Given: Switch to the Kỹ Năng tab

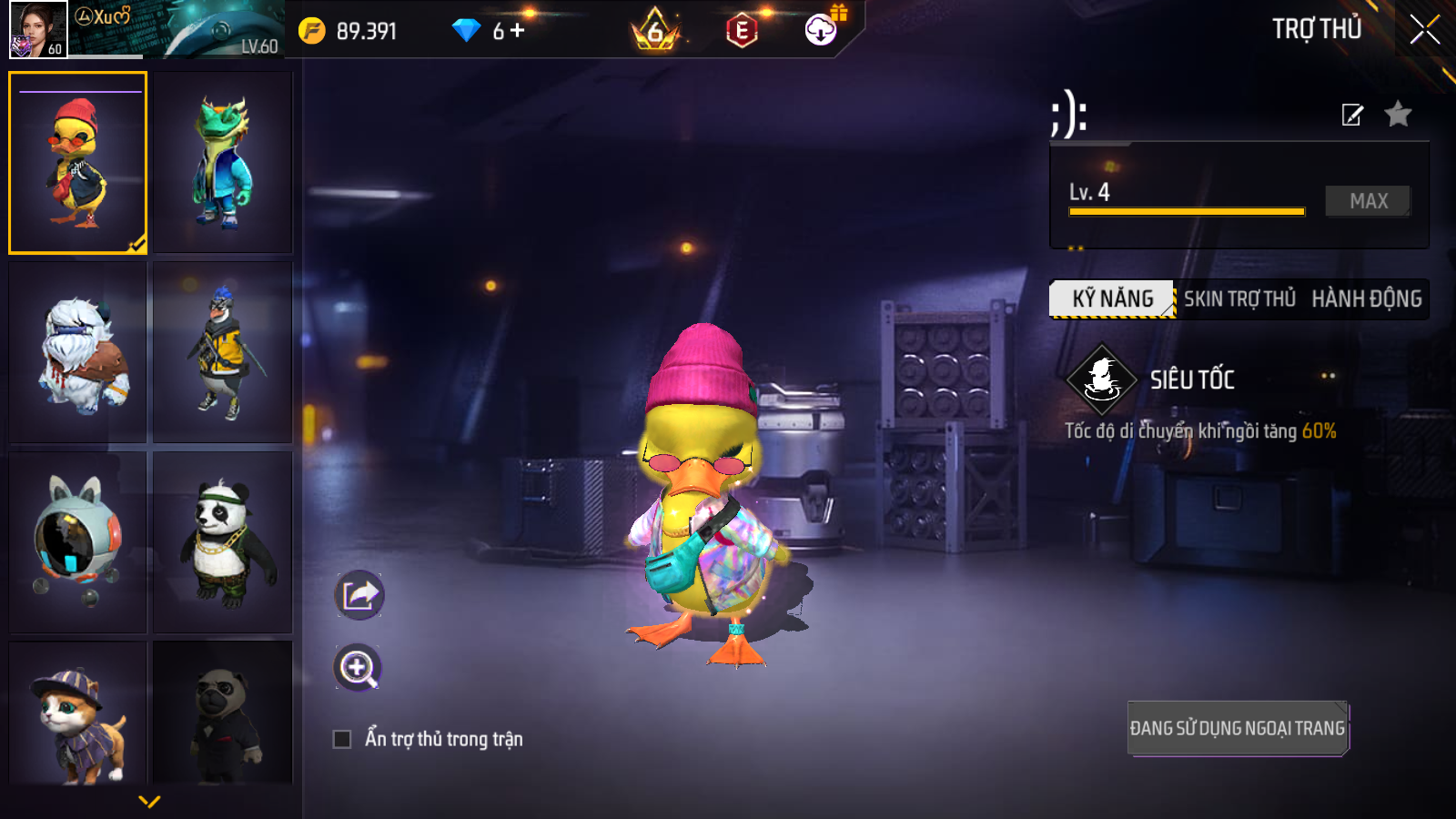Looking at the screenshot, I should coord(1112,298).
